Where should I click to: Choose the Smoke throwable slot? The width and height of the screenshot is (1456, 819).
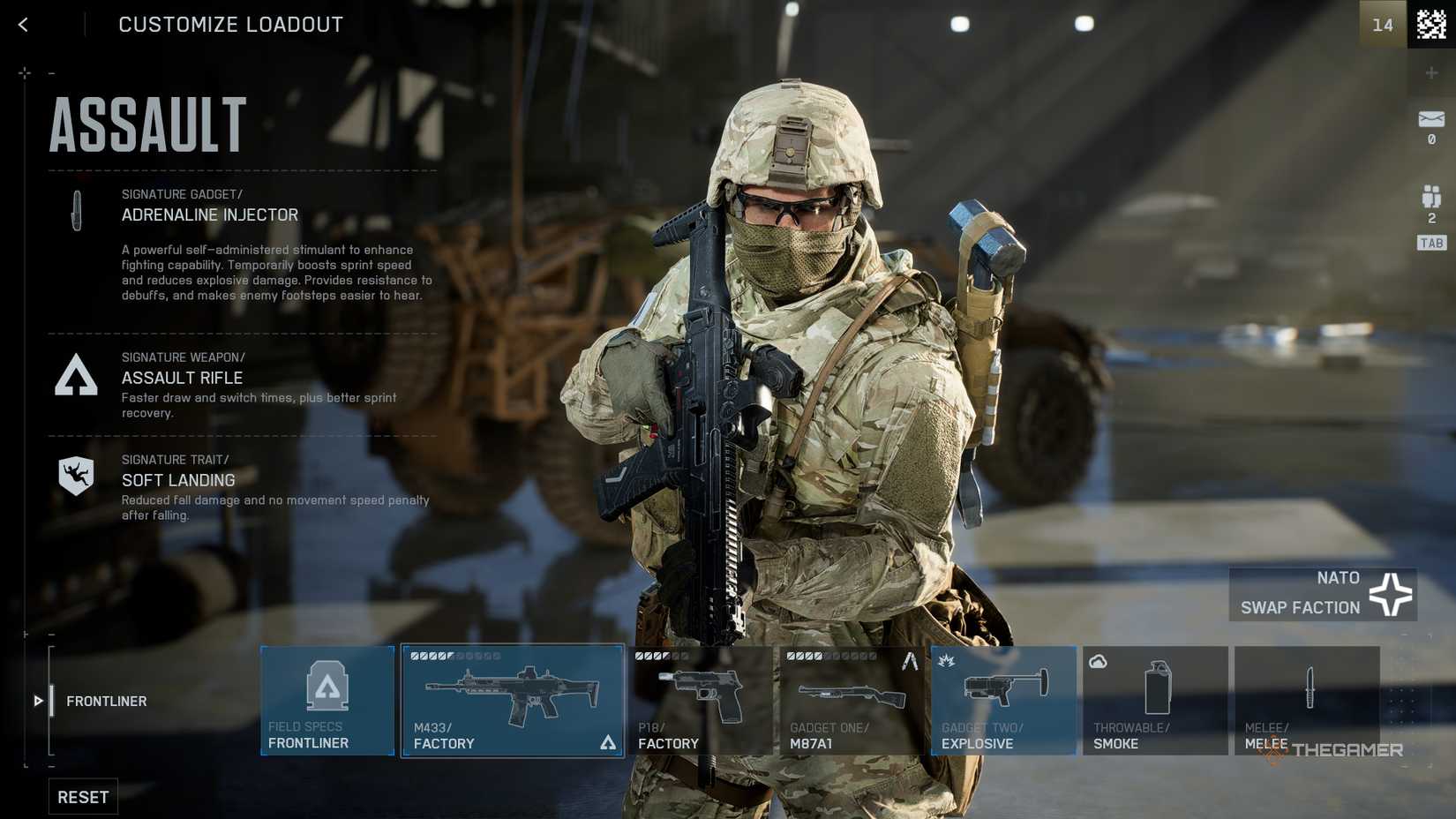[x=1154, y=700]
